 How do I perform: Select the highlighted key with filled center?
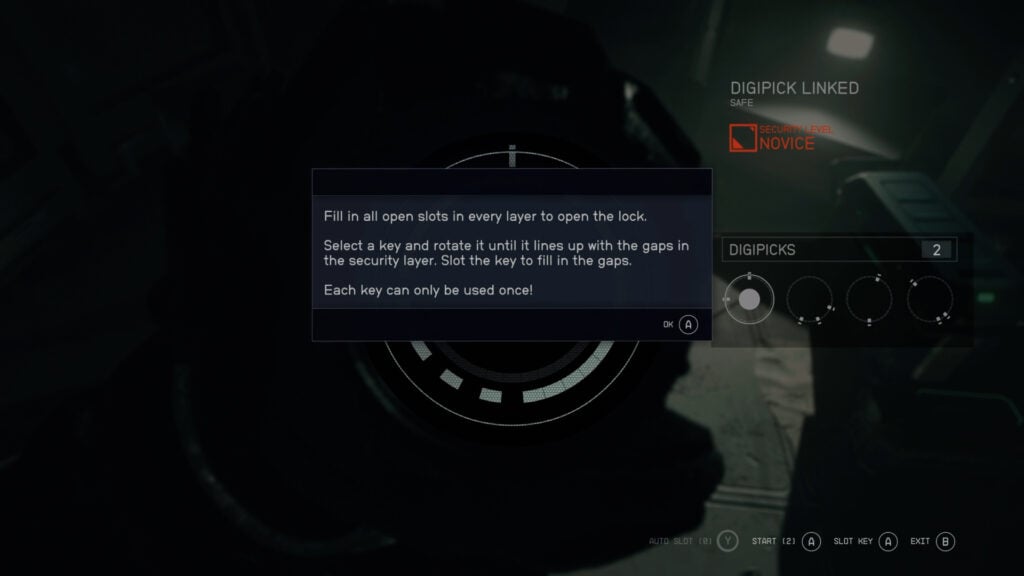[x=749, y=299]
